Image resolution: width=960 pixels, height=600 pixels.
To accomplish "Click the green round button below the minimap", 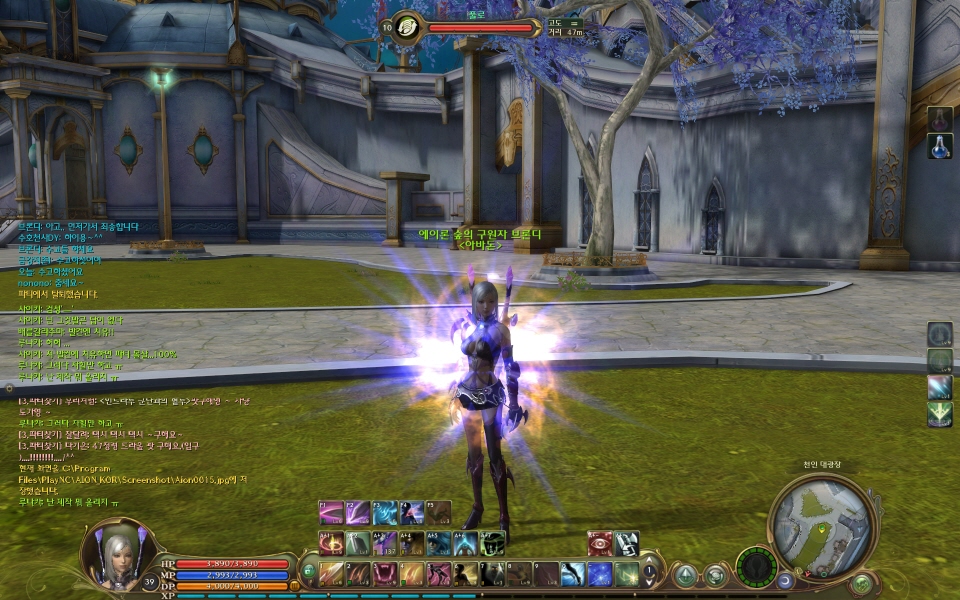I will point(861,583).
